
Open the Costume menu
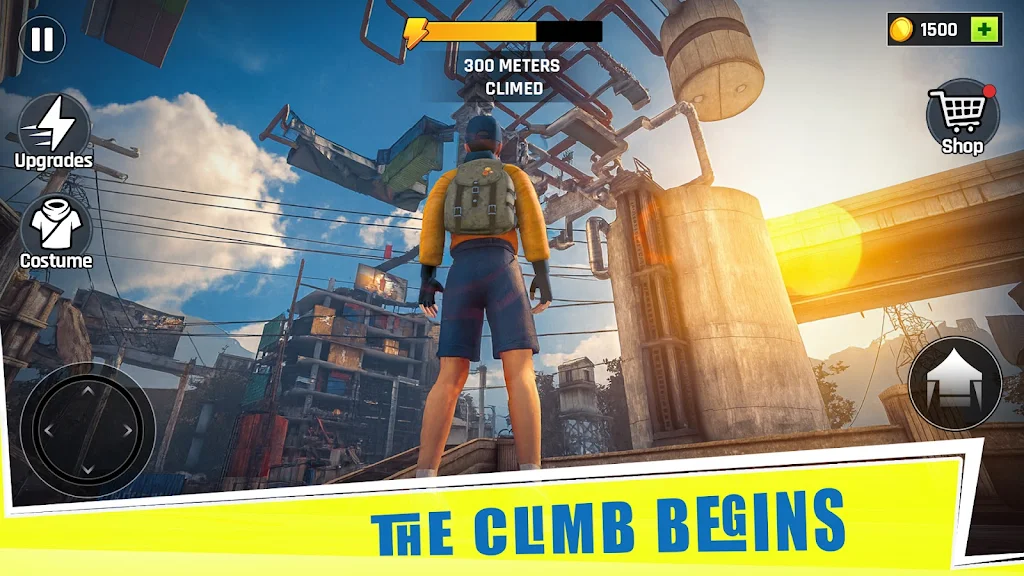coord(56,226)
